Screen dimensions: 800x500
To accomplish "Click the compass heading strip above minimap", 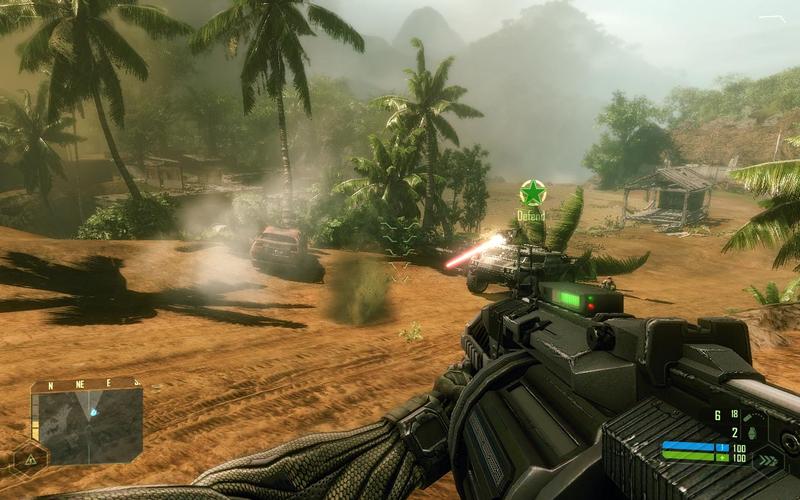I will click(86, 384).
